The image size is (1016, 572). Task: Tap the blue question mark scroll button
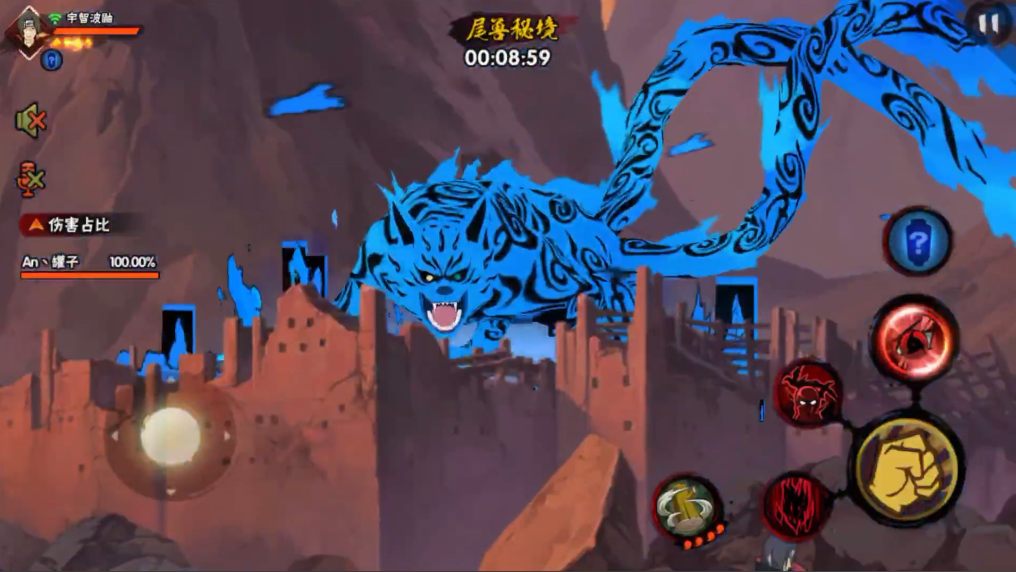point(917,241)
